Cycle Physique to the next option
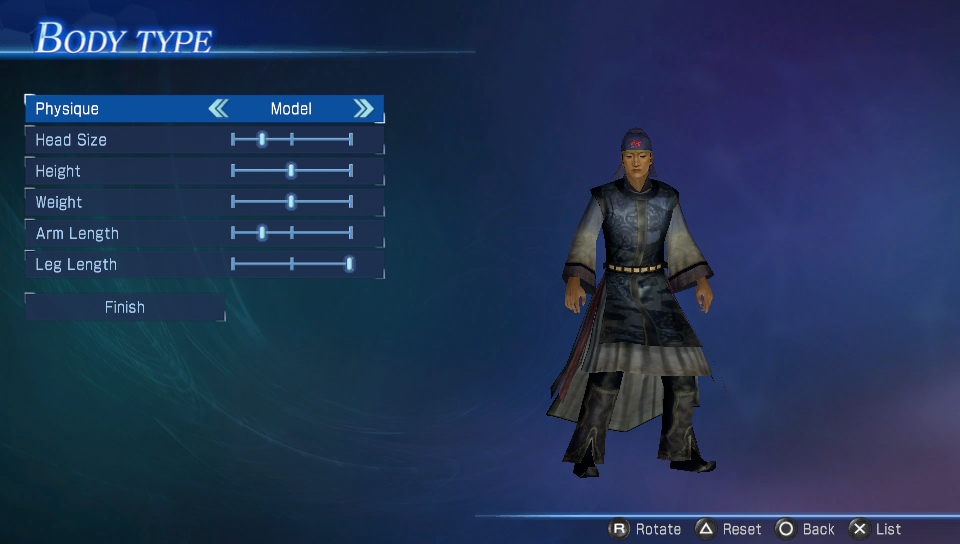The width and height of the screenshot is (960, 544). coord(363,109)
